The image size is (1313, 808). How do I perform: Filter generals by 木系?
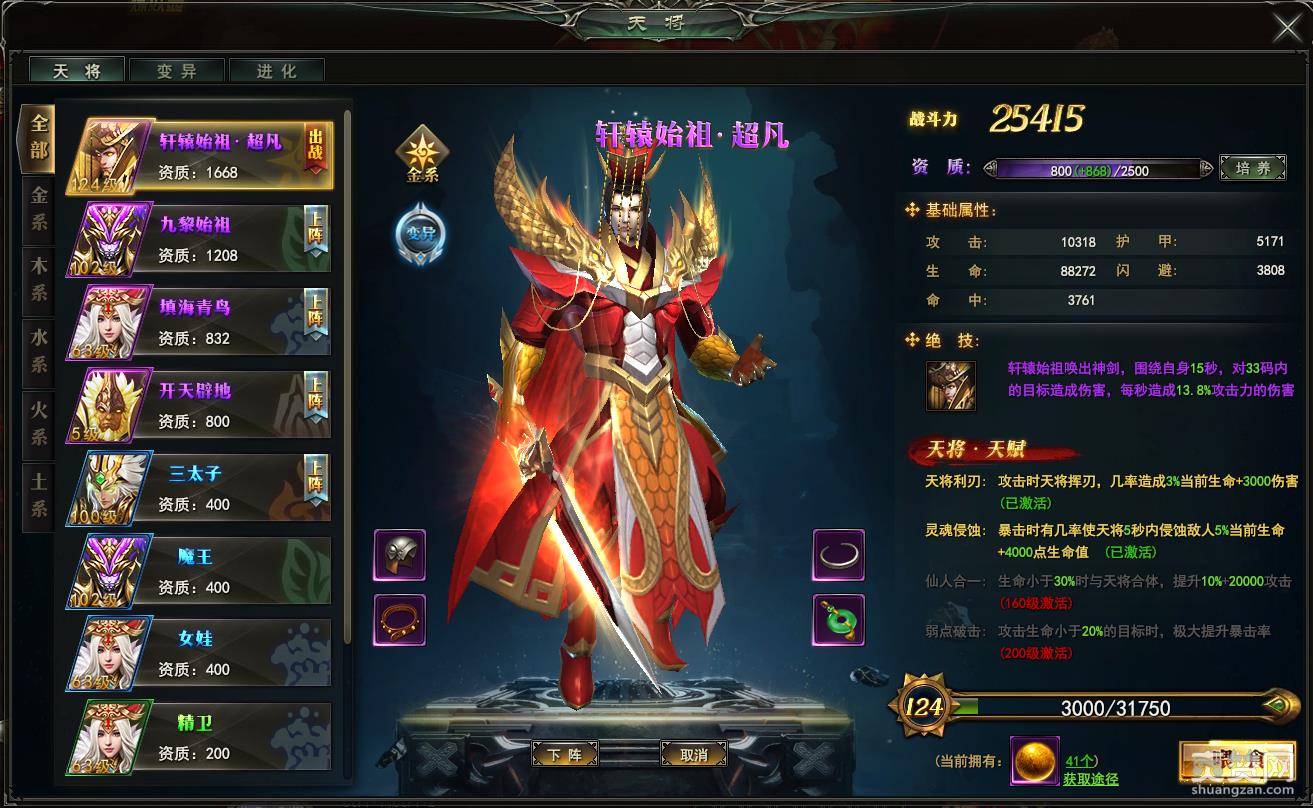point(38,277)
